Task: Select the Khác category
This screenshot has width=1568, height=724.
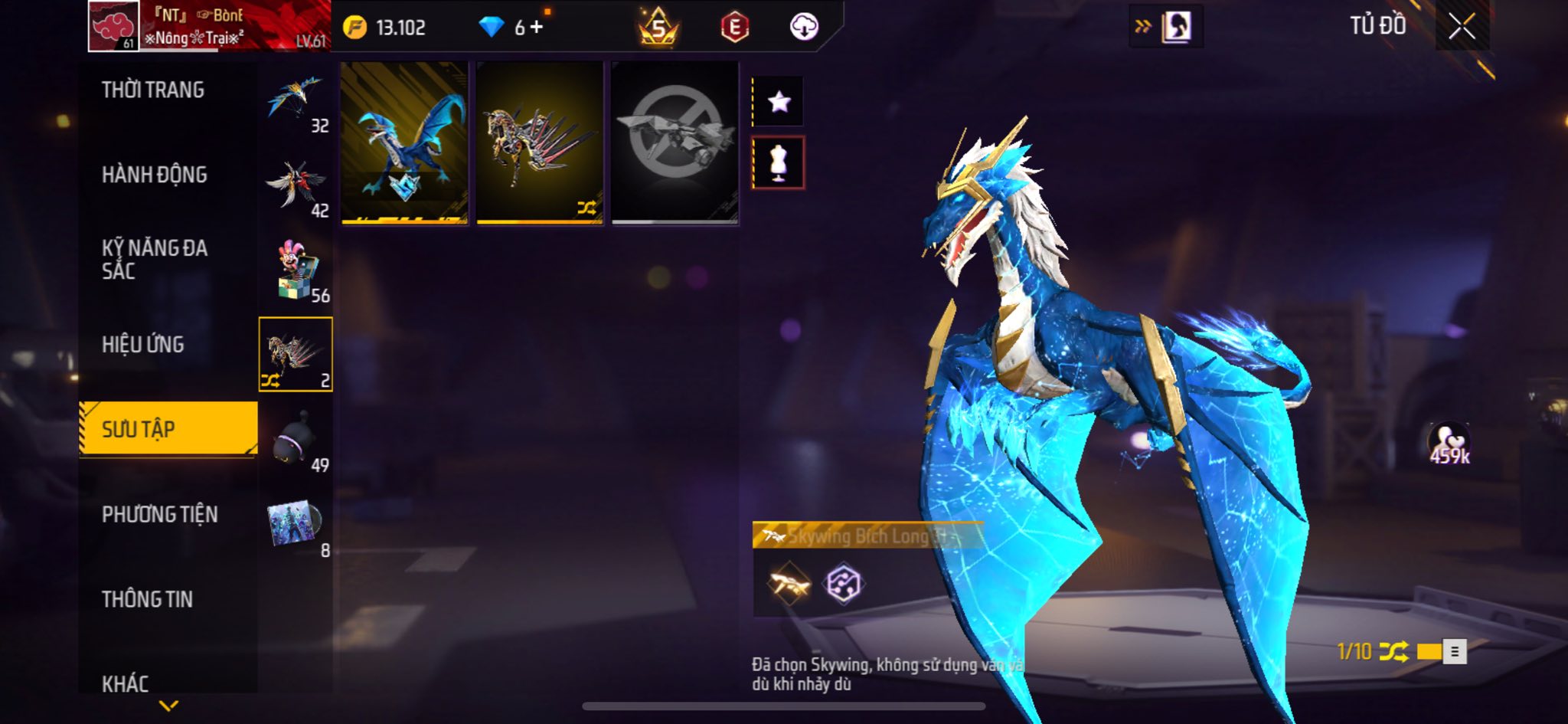Action: (x=126, y=682)
